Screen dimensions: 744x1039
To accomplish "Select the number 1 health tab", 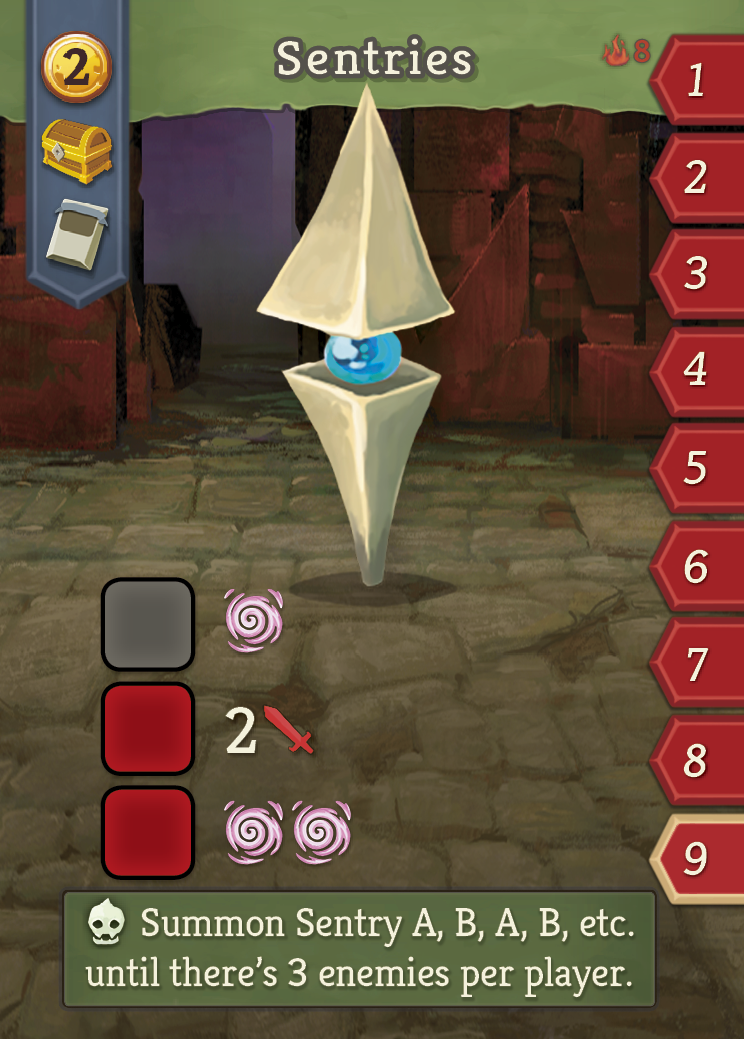I will [697, 81].
